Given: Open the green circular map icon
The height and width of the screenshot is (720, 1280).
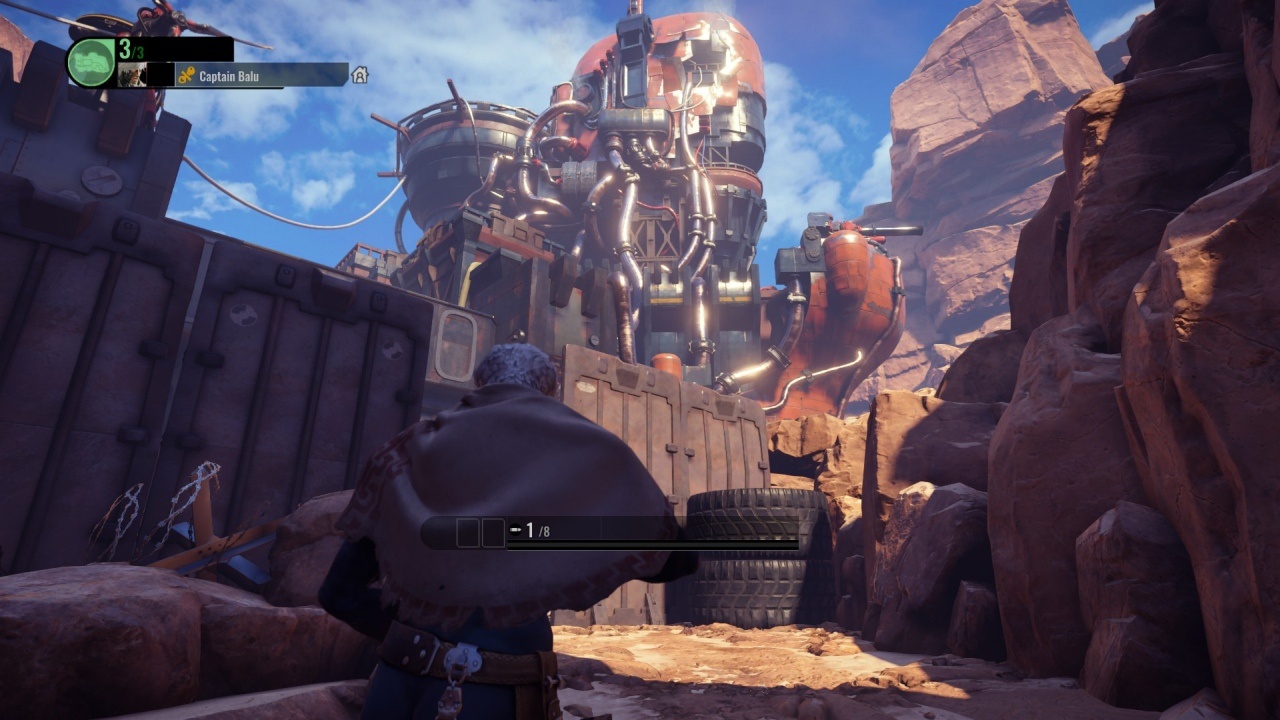Looking at the screenshot, I should coord(91,62).
